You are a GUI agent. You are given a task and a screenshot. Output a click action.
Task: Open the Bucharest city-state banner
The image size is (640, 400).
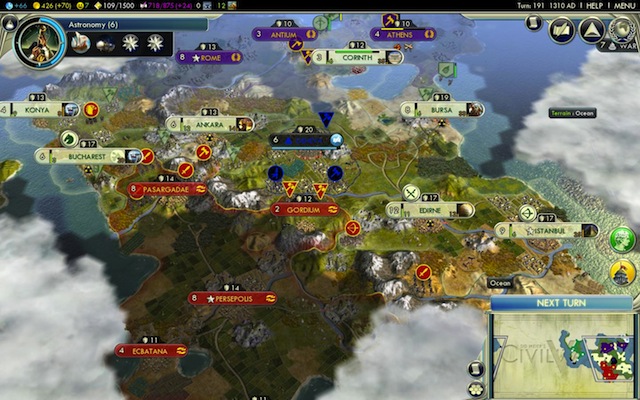point(90,156)
